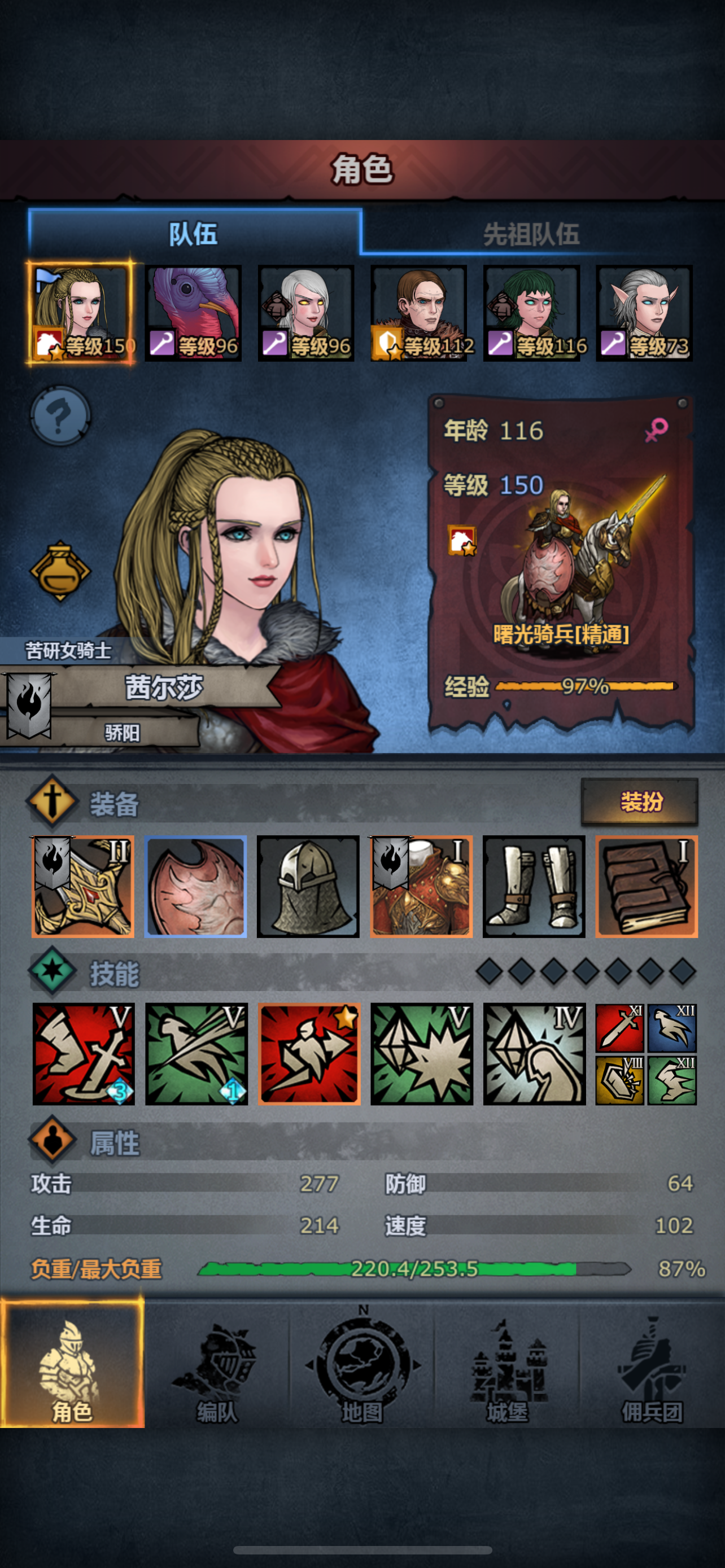Click the 曙光骑兵 mounted unit illustration
Screen dimensions: 725x1568
(572, 548)
